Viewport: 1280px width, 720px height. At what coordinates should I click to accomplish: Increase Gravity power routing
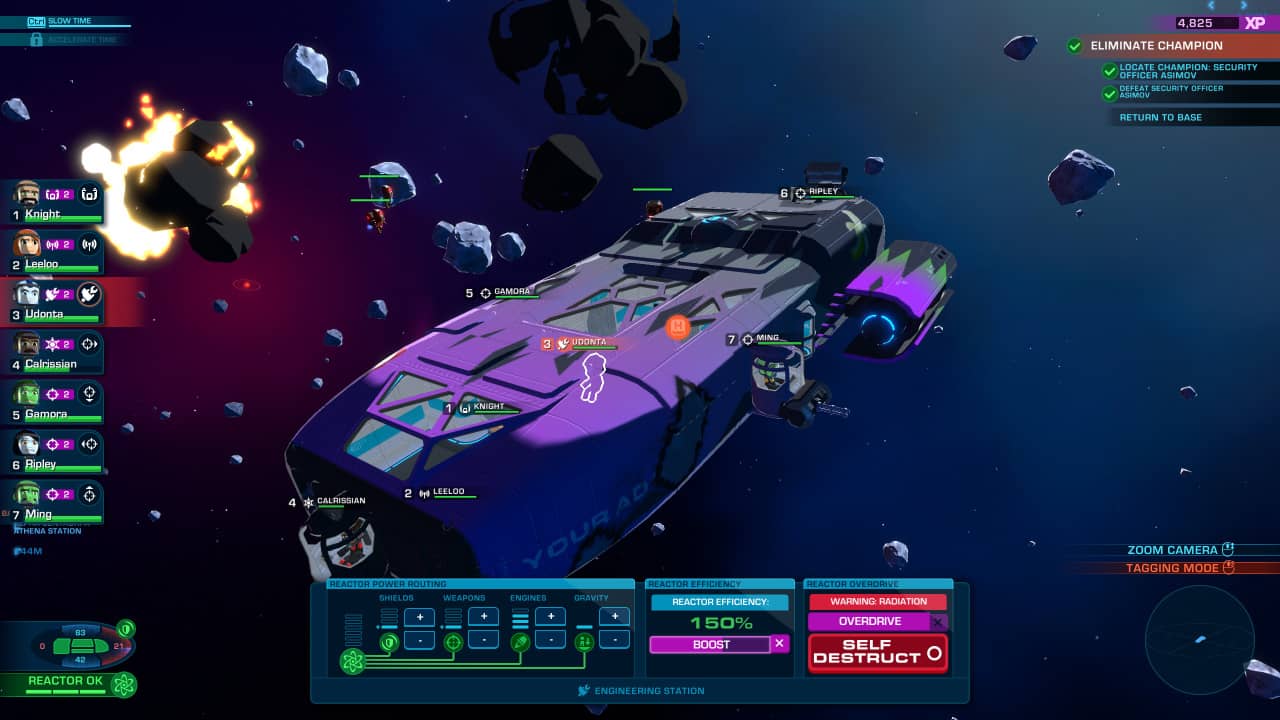[614, 617]
